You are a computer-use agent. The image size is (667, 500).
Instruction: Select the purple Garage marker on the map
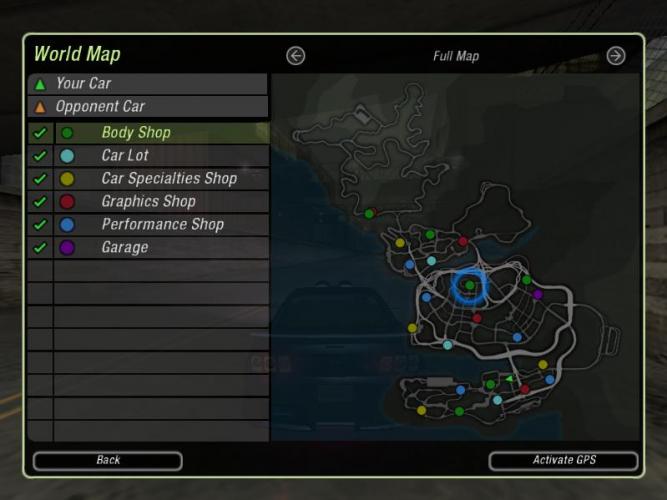coord(537,294)
